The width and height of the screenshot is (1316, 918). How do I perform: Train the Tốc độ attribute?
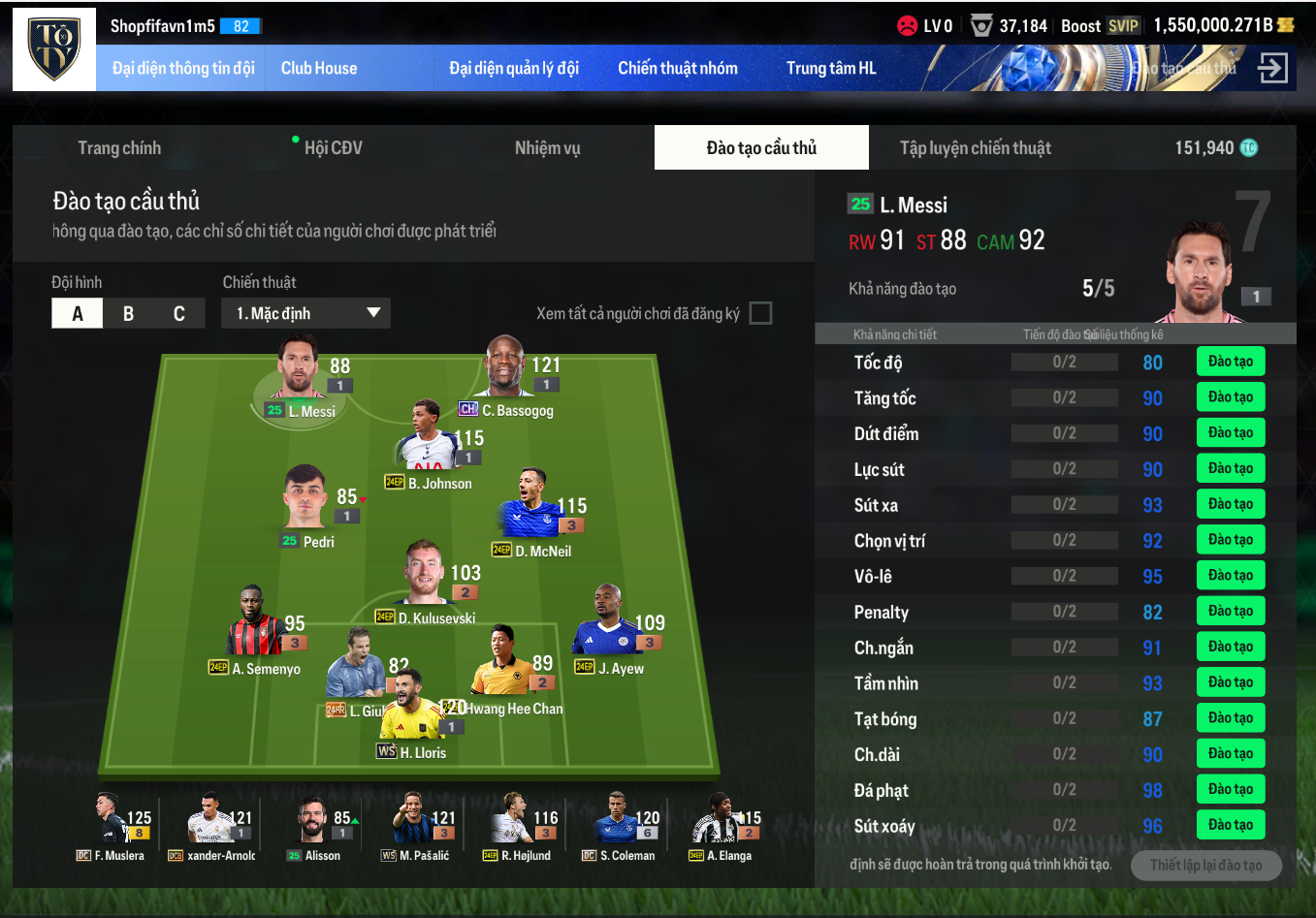pos(1230,362)
